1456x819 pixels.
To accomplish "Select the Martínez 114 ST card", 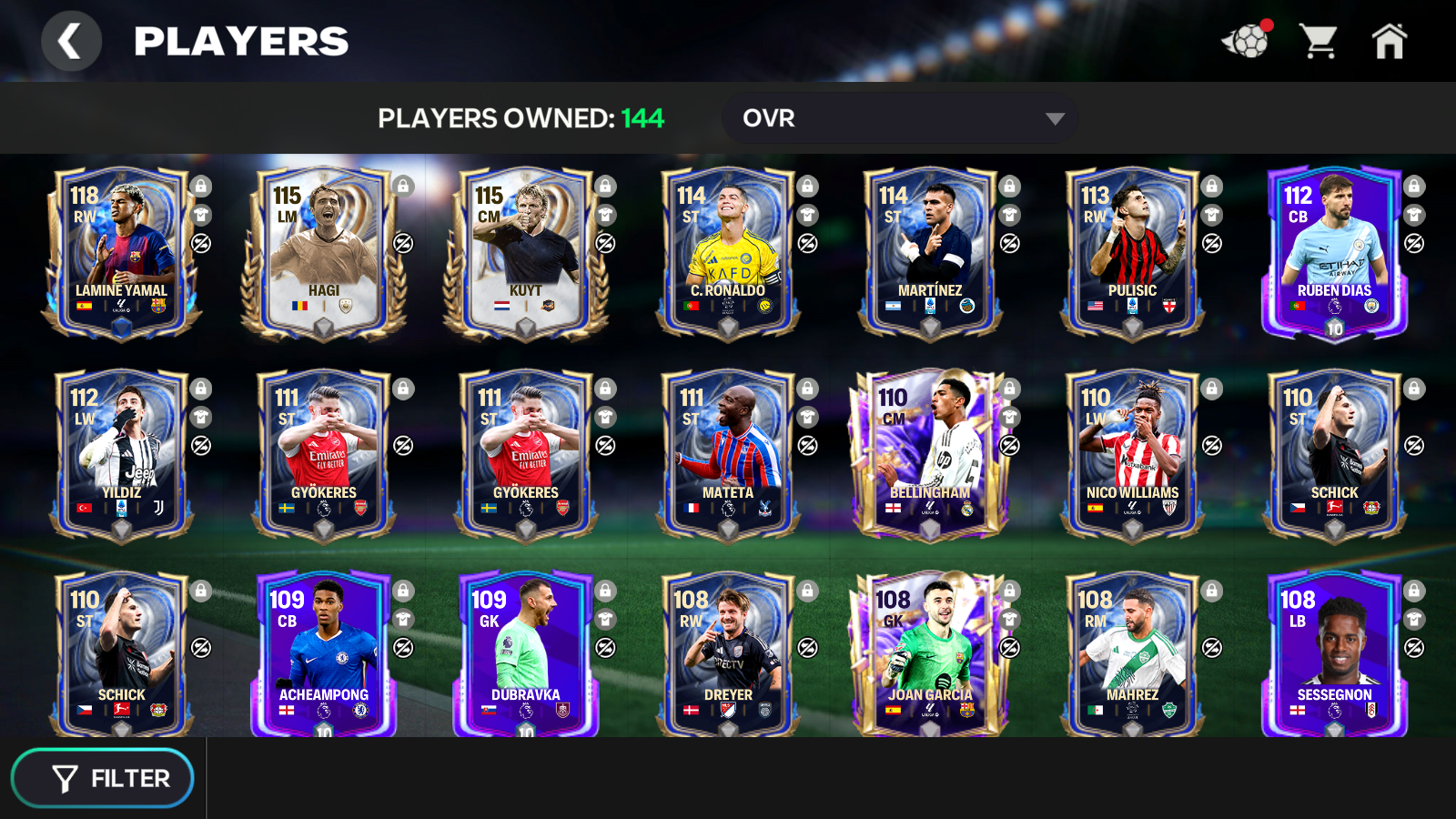I will point(929,252).
